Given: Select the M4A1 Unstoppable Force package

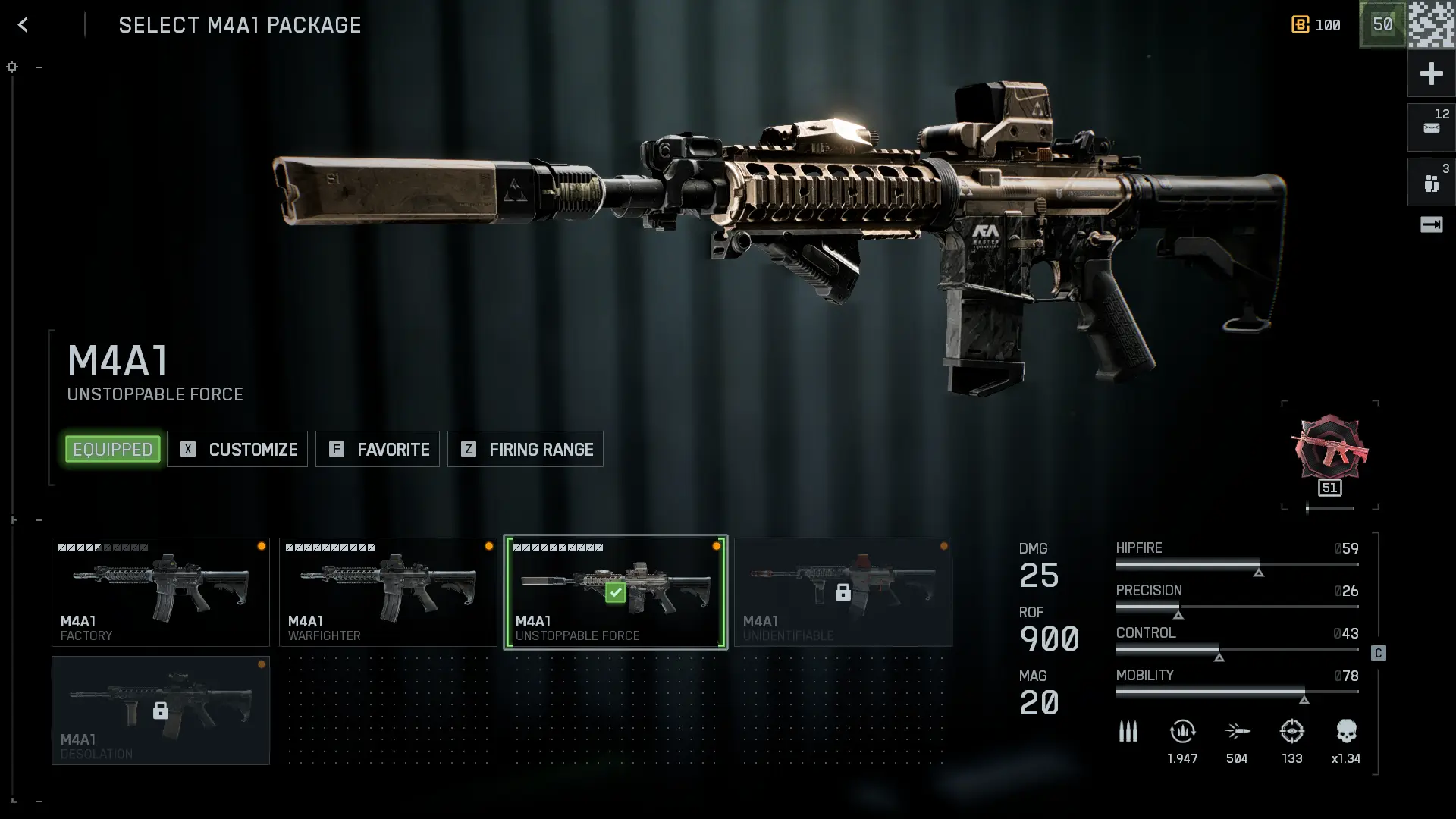Looking at the screenshot, I should tap(616, 592).
